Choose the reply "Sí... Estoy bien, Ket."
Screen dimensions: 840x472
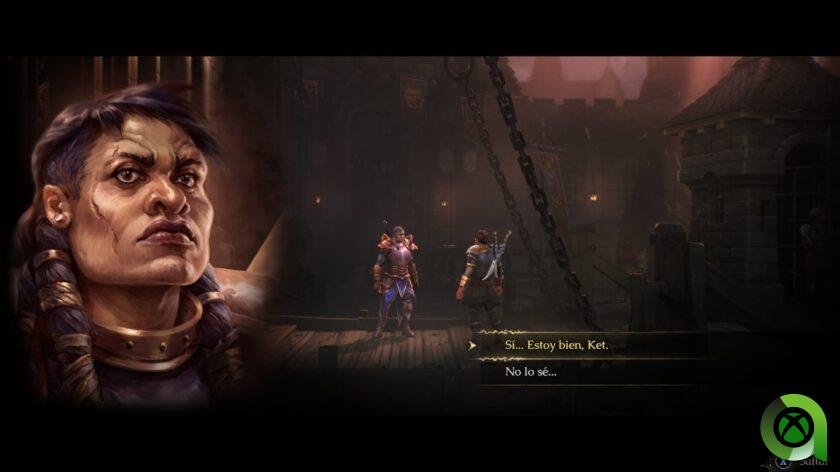click(558, 345)
